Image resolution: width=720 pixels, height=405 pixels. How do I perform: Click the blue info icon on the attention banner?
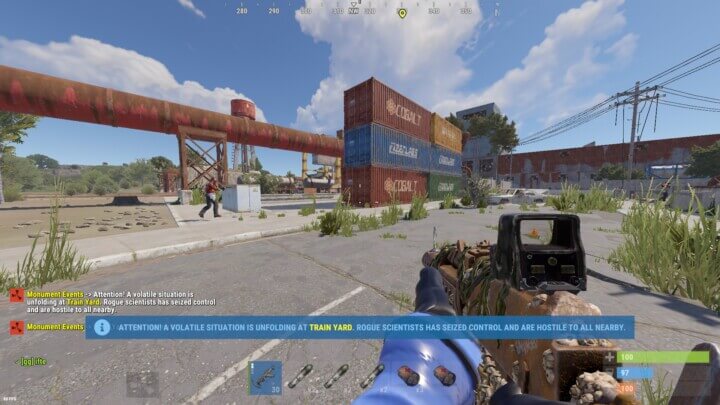pos(102,327)
